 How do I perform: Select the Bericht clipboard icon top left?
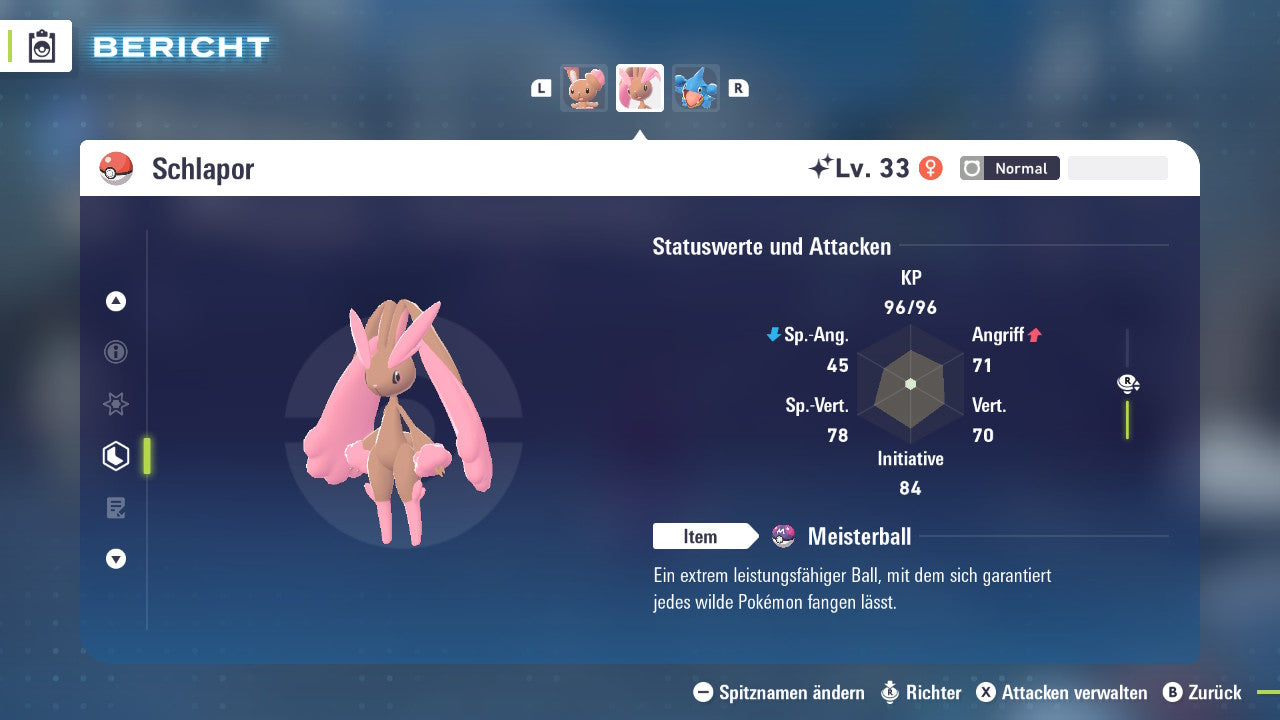tap(40, 46)
